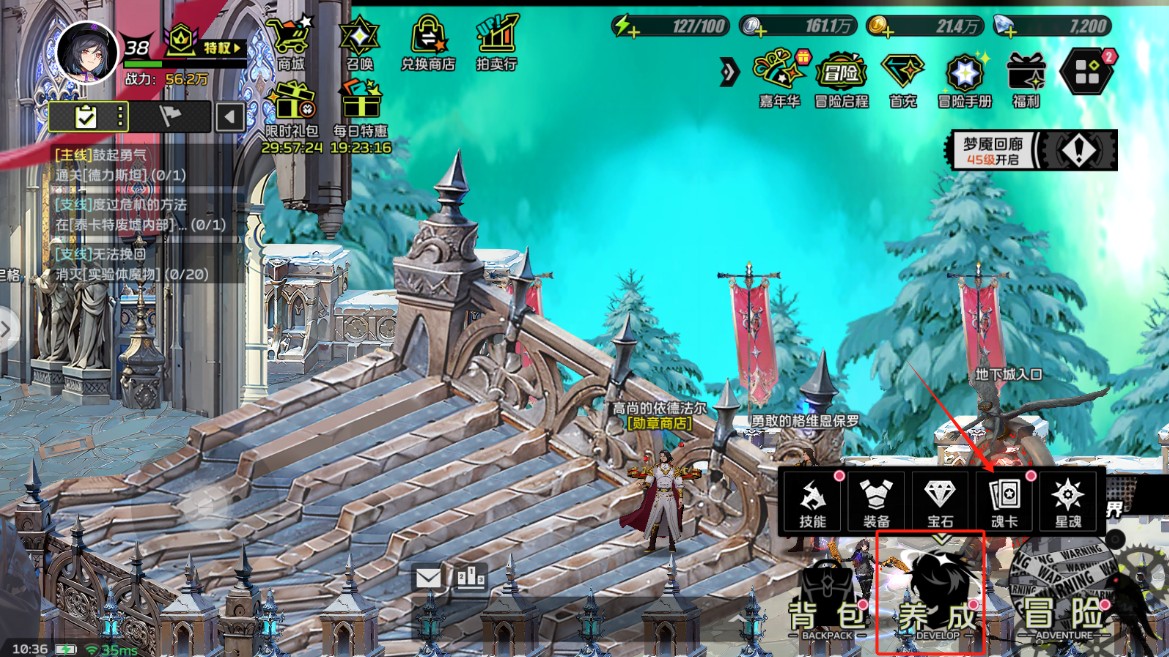Open the 宝石 gem menu
The image size is (1169, 657).
[x=940, y=499]
